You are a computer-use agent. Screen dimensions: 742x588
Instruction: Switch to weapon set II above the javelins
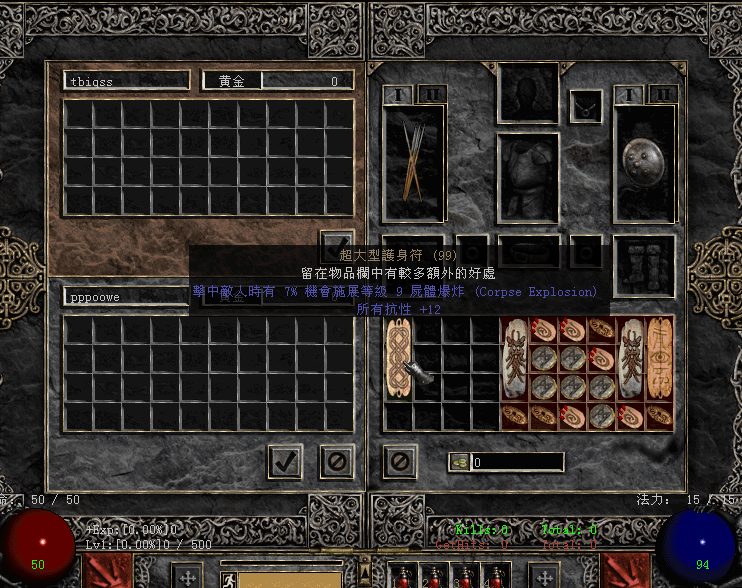pos(431,95)
